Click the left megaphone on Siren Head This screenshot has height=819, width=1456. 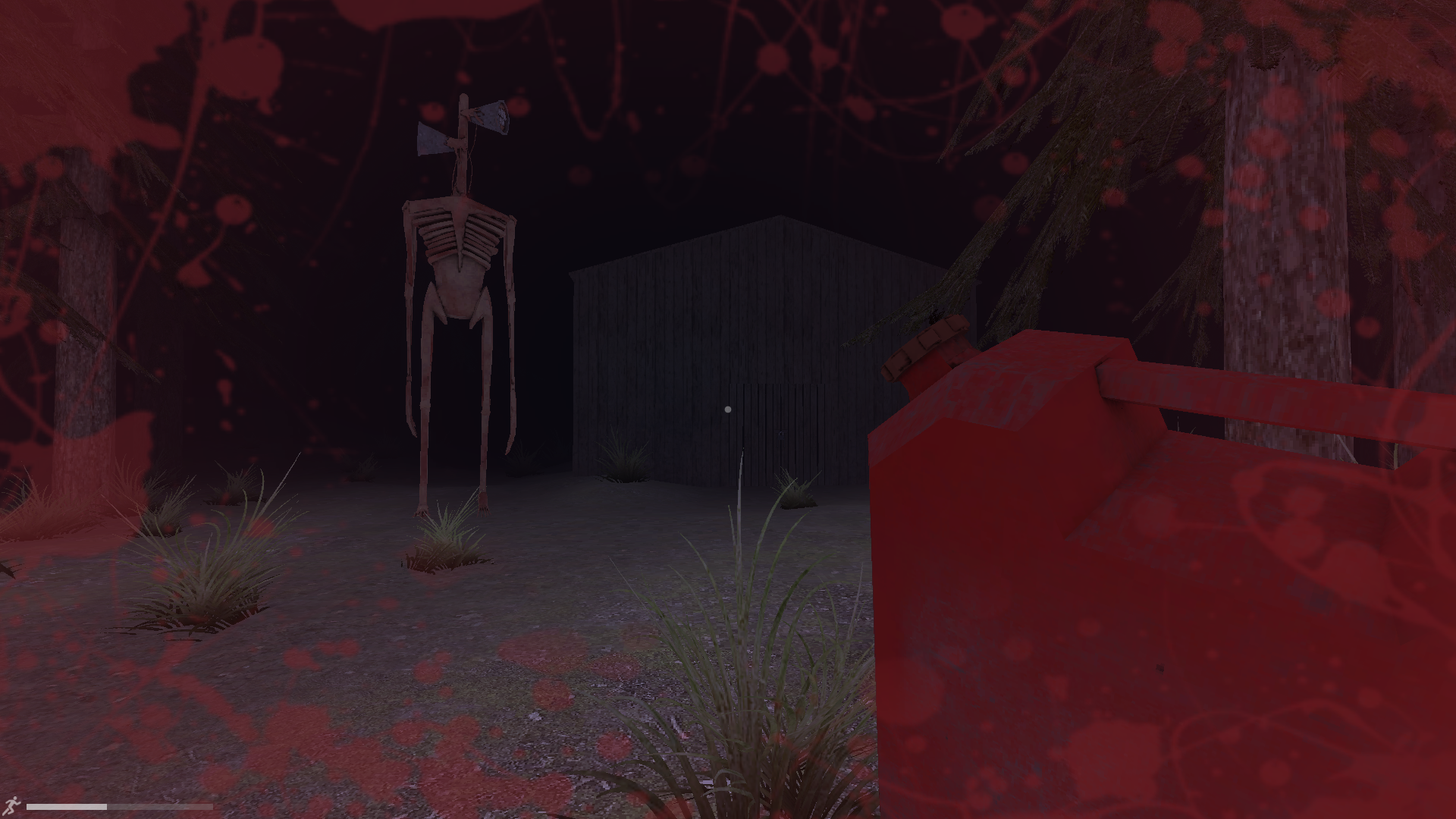(x=432, y=140)
